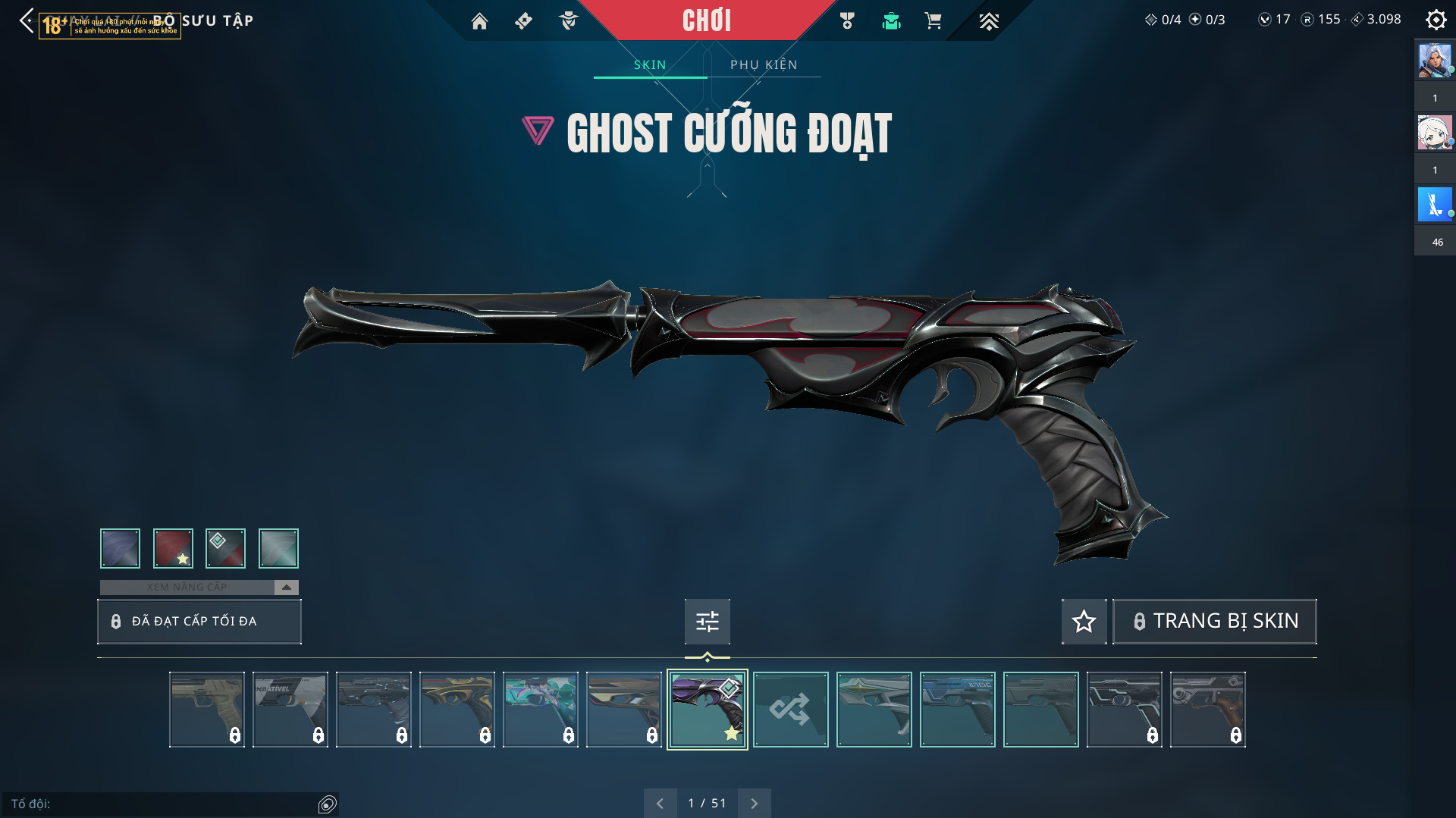The image size is (1456, 818).
Task: Open the settings gear
Action: (1436, 20)
